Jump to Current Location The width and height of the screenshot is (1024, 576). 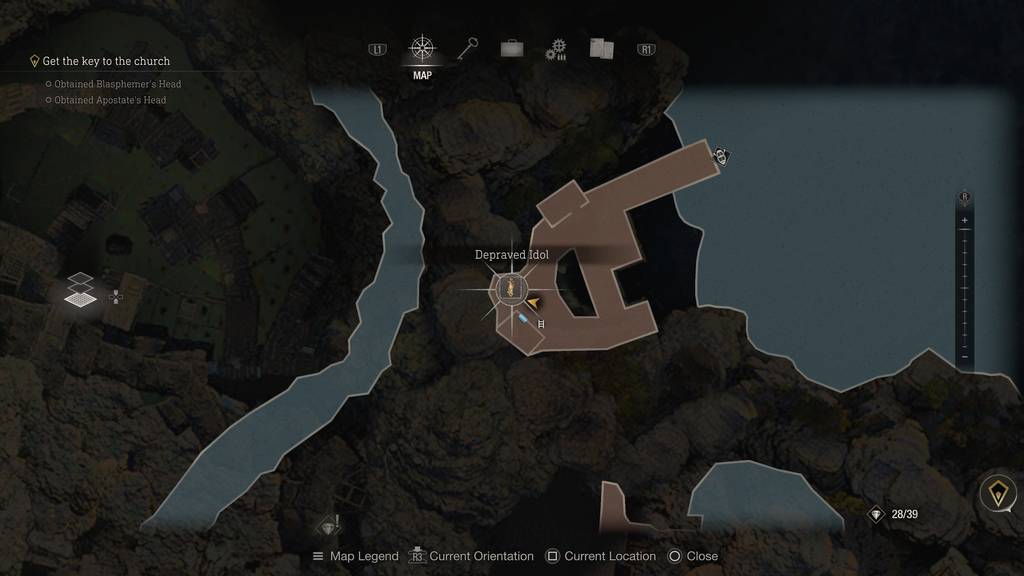601,556
